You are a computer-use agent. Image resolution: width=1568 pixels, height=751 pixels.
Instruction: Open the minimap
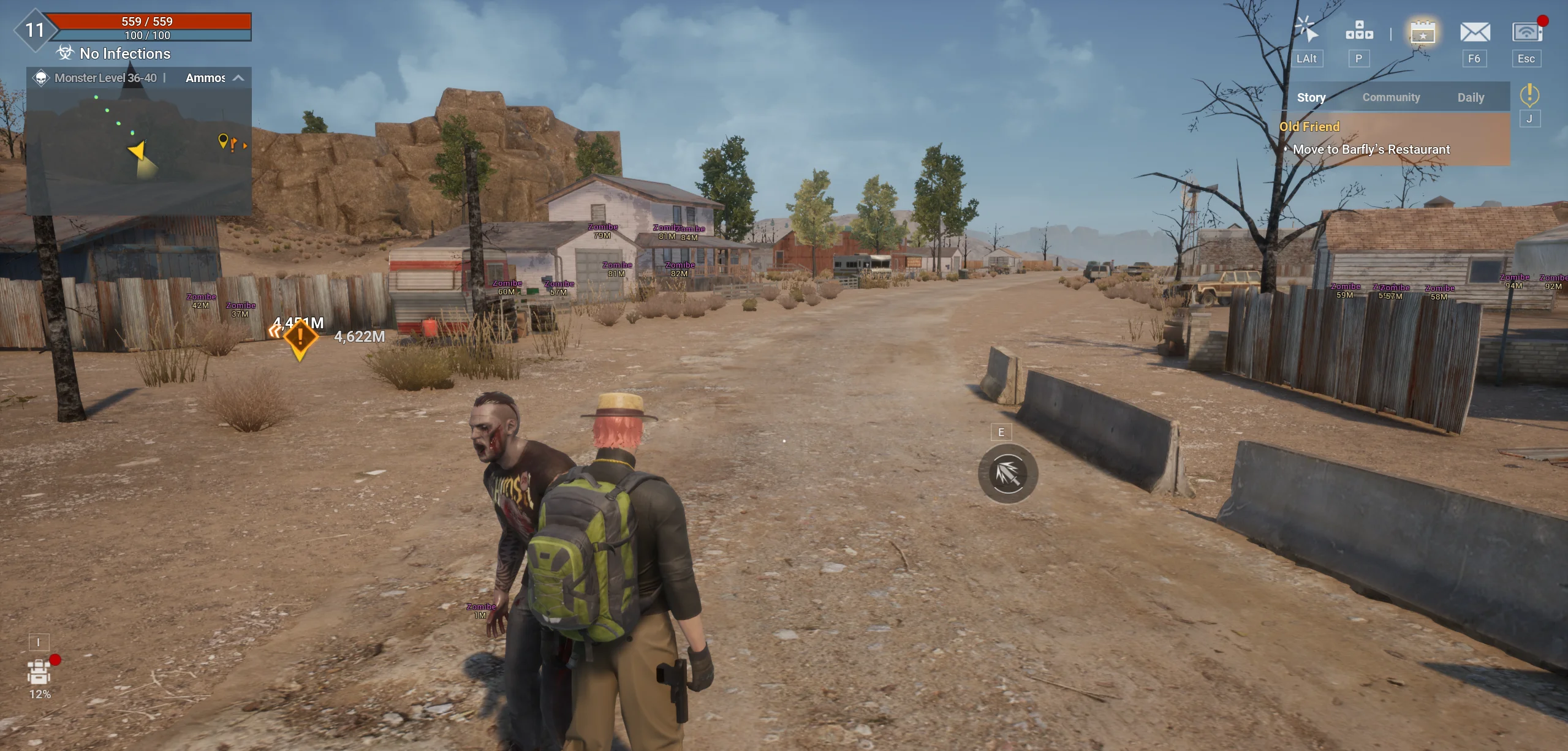click(139, 151)
